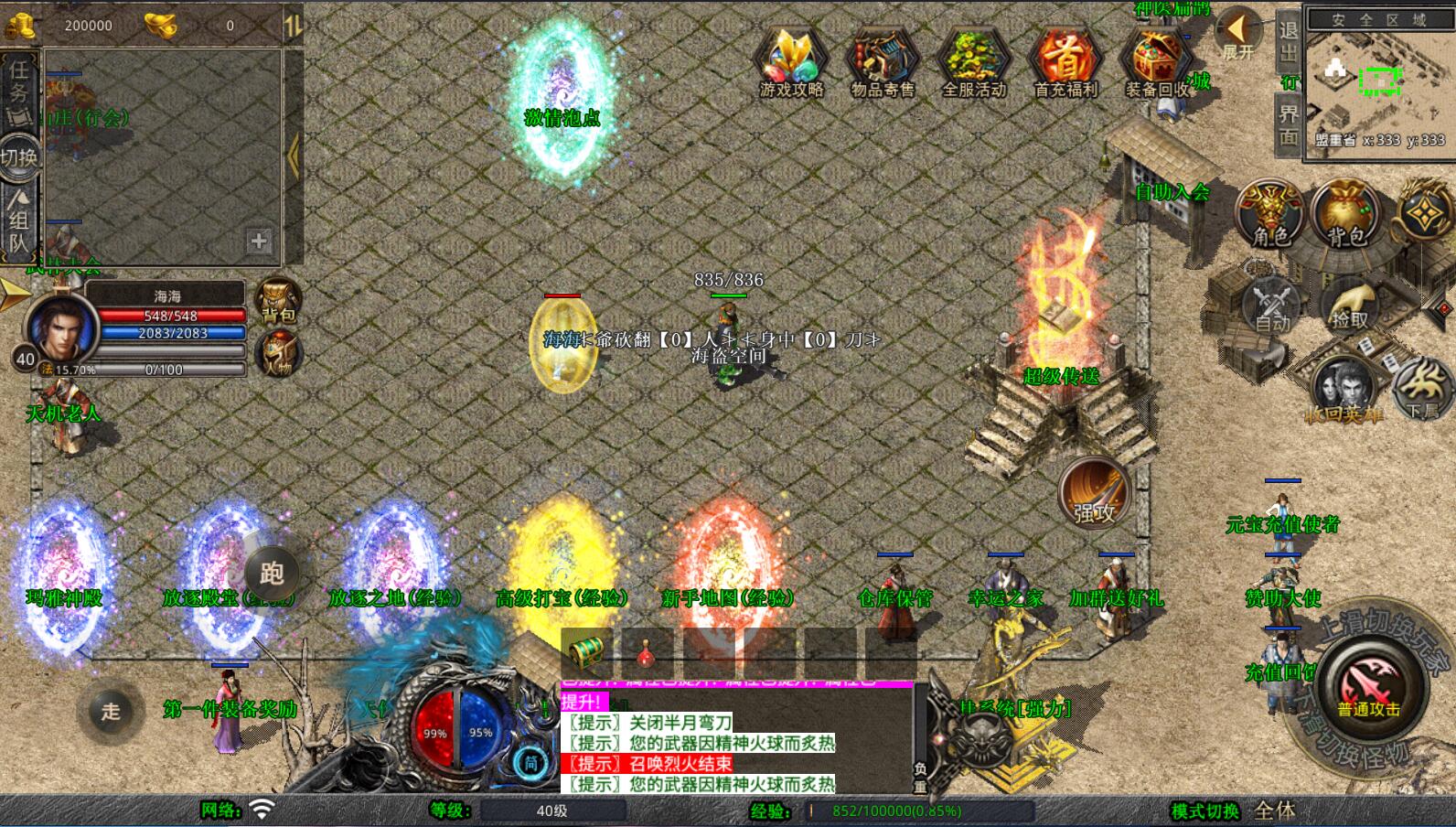This screenshot has width=1456, height=827.
Task: Open the round 背包 bag button
Action: (1345, 213)
